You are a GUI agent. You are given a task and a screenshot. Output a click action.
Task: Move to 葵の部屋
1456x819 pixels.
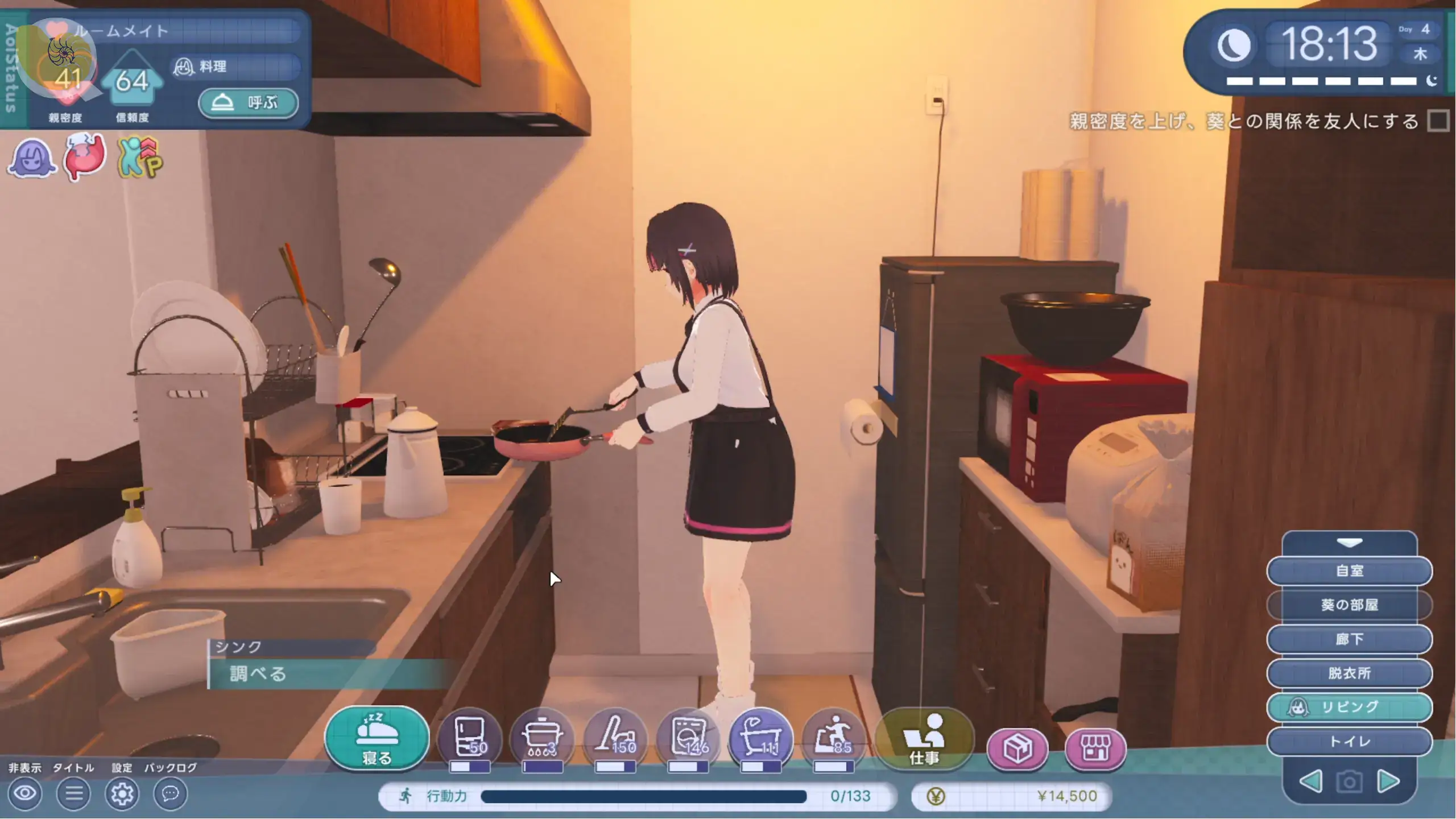[x=1349, y=605]
